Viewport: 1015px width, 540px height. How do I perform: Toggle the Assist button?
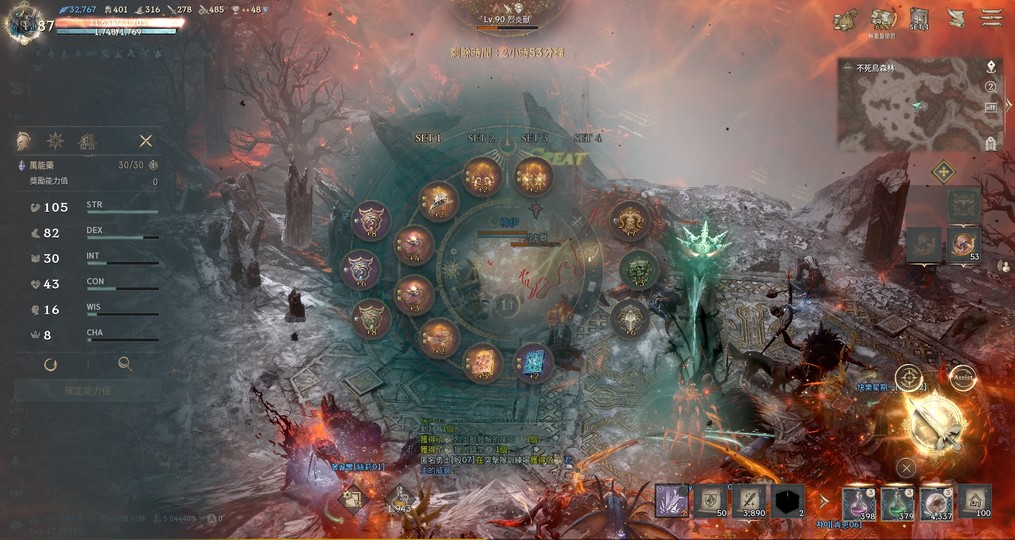pos(964,378)
